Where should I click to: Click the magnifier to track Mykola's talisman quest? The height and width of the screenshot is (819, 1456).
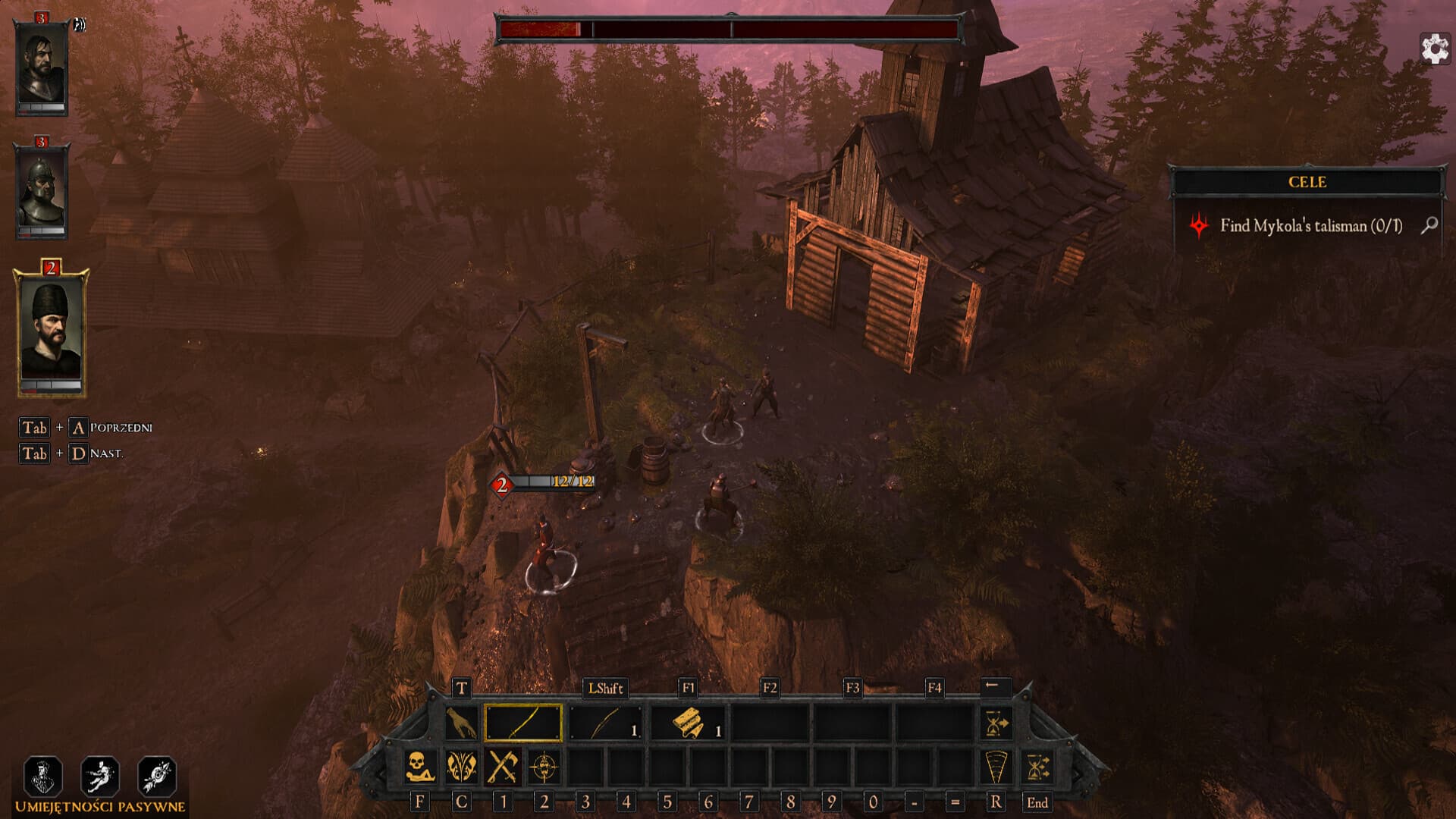[1429, 225]
